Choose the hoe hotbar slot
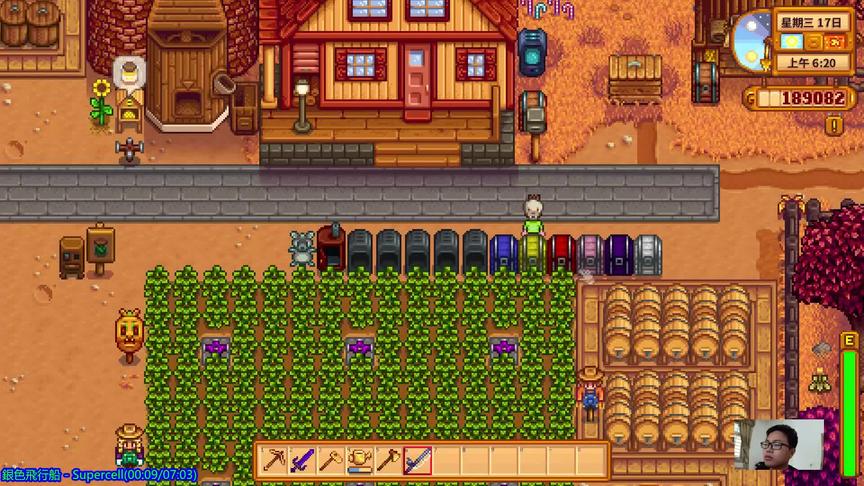The image size is (864, 486). tap(331, 461)
